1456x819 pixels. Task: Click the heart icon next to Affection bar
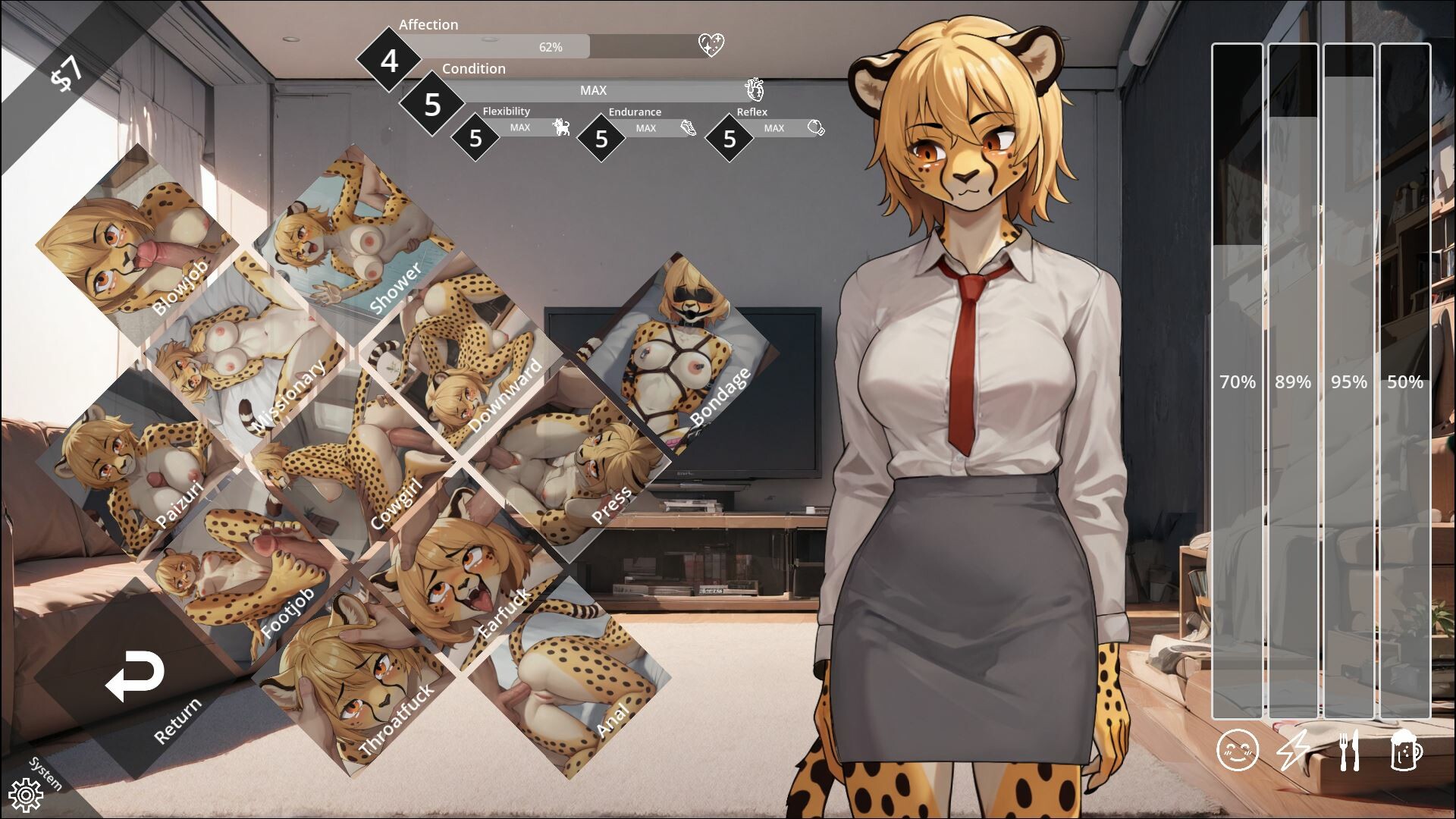(x=711, y=44)
